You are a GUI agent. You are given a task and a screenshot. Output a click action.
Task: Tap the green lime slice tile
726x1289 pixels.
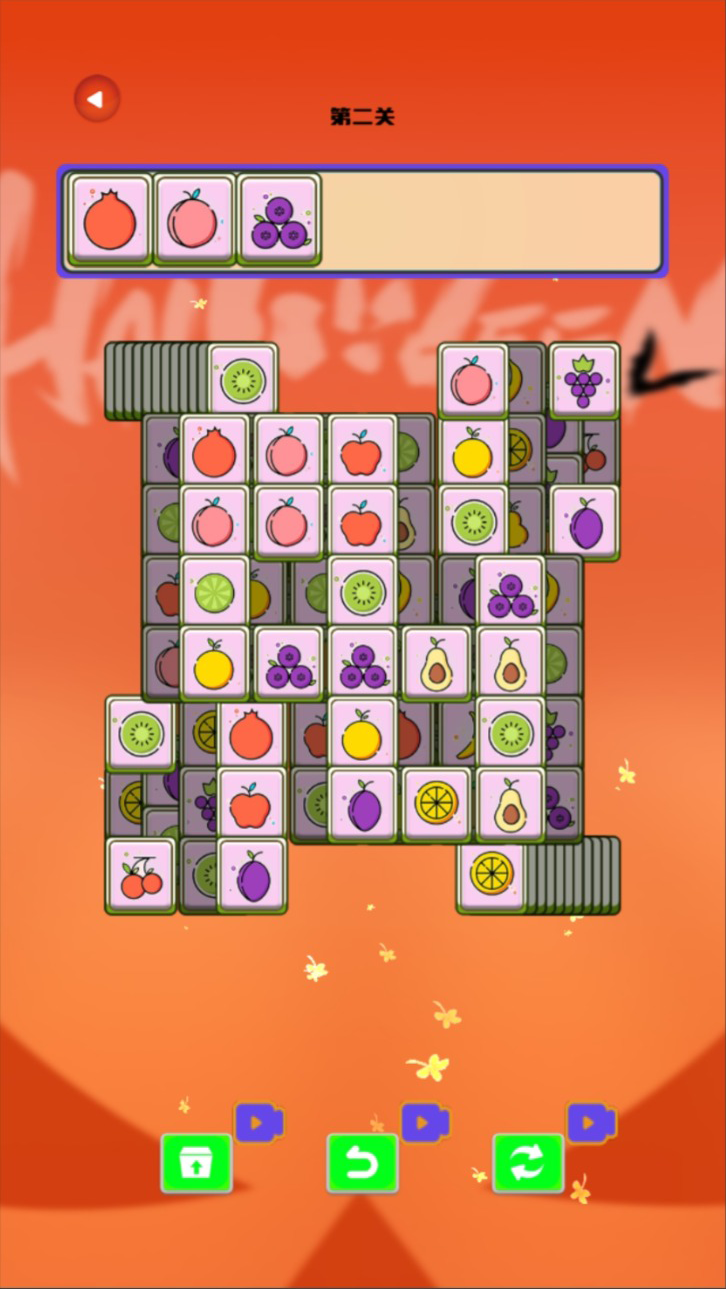(214, 592)
